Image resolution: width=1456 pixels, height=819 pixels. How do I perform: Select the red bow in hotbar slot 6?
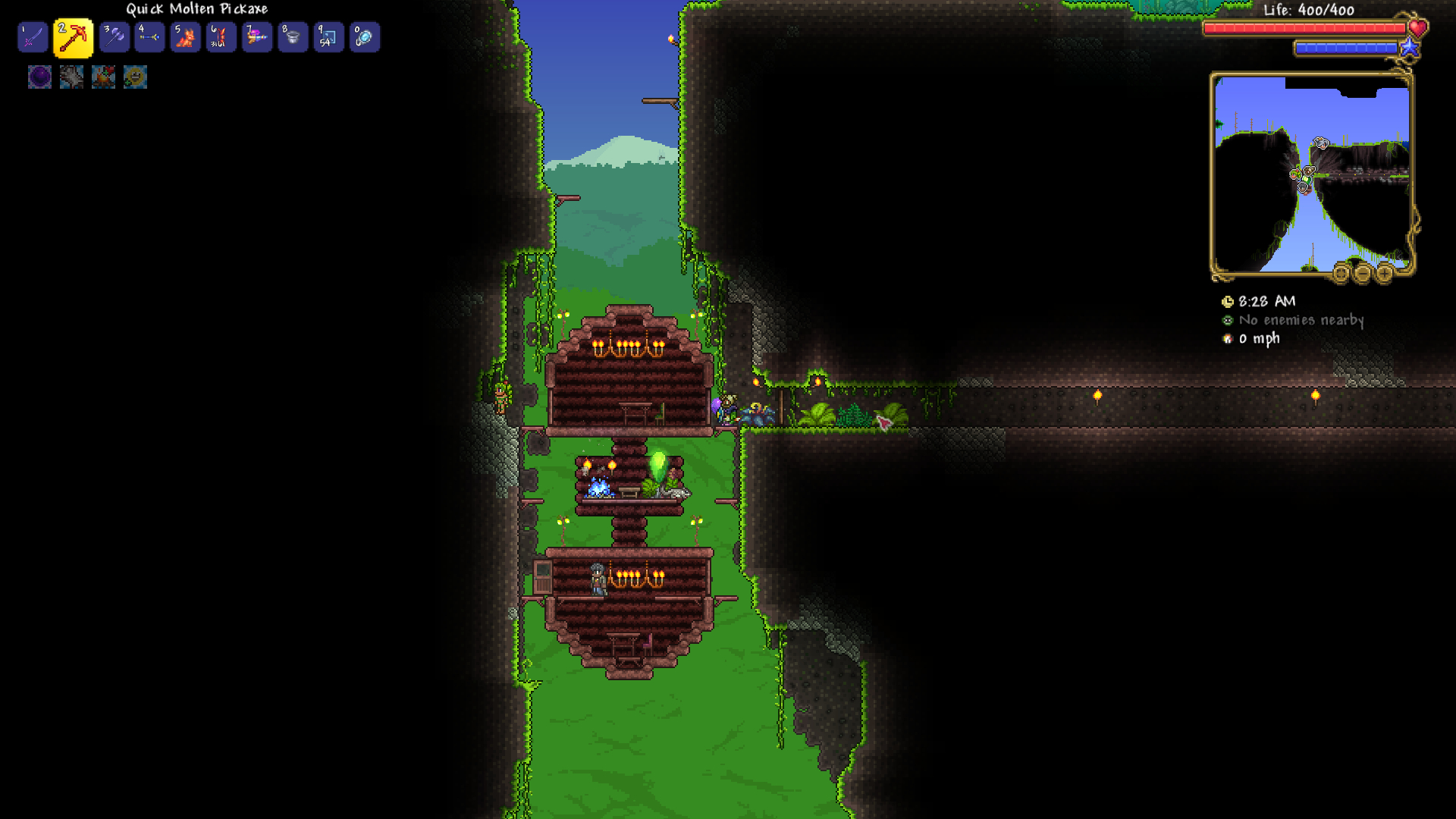pos(221,37)
